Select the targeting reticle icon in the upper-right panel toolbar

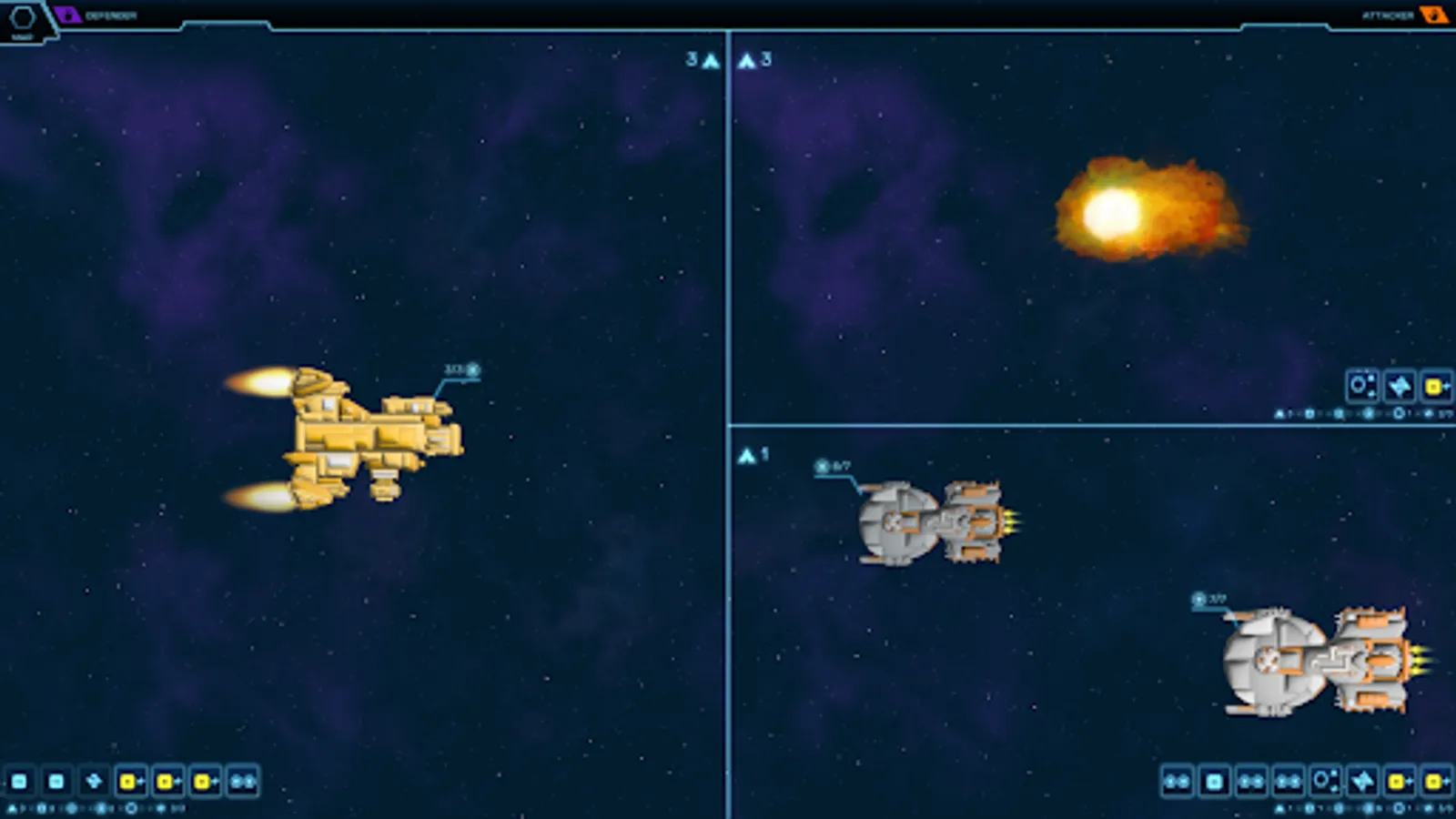coord(1362,387)
